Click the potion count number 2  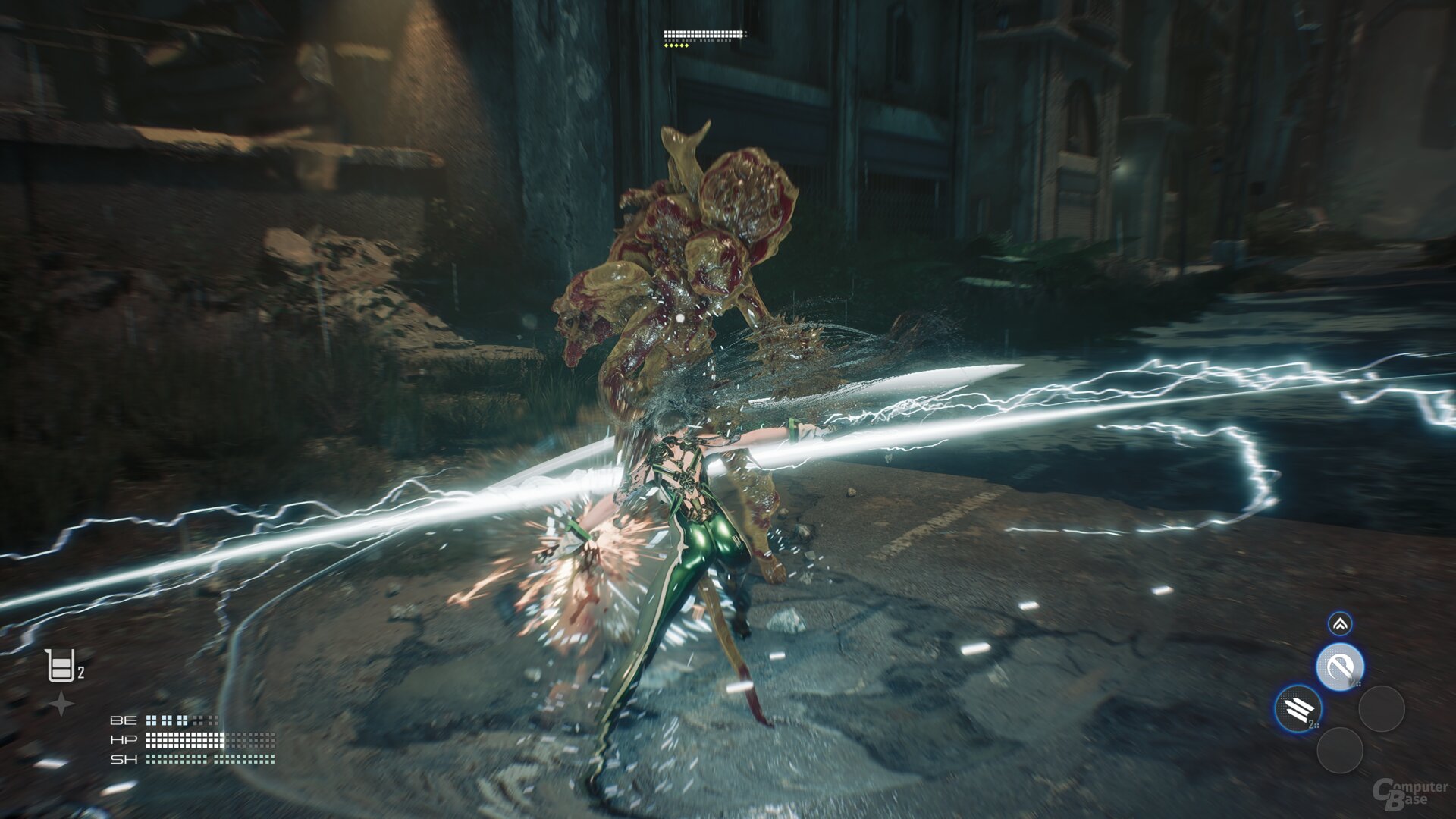(81, 673)
